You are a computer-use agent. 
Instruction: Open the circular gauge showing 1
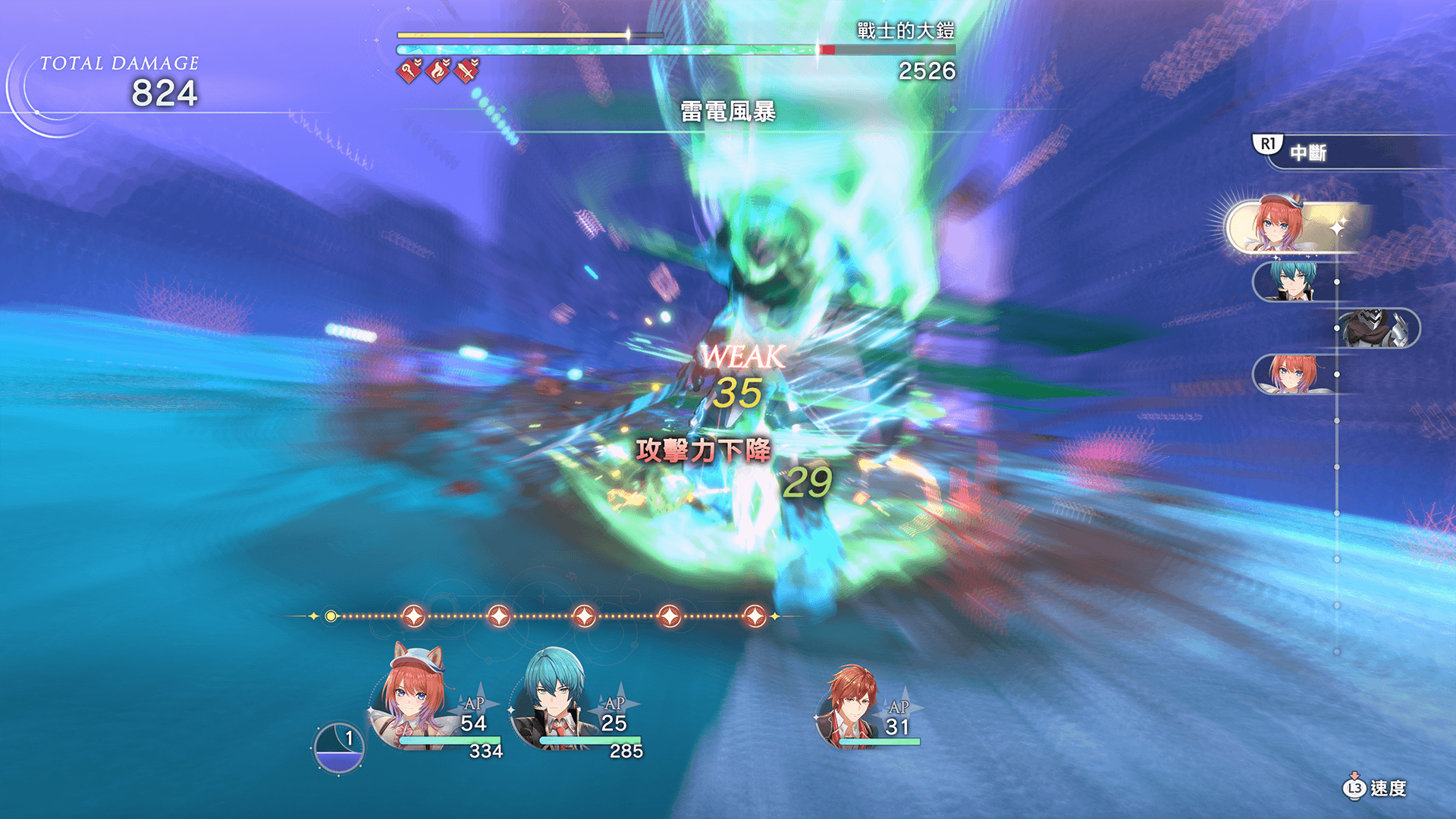point(339,748)
